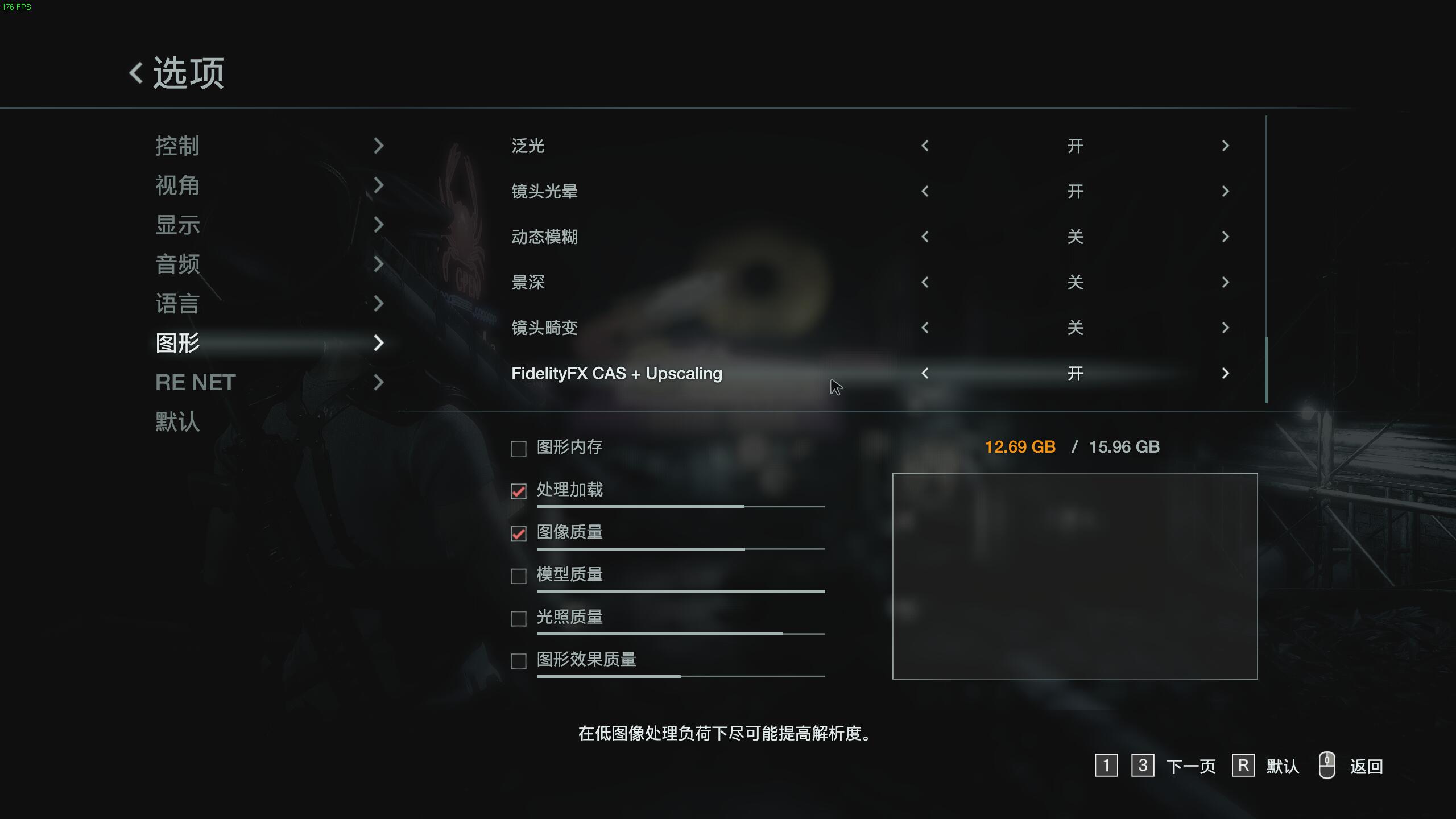The height and width of the screenshot is (819, 1456).
Task: Click right arrow next to 动态模糊
Action: point(1226,237)
